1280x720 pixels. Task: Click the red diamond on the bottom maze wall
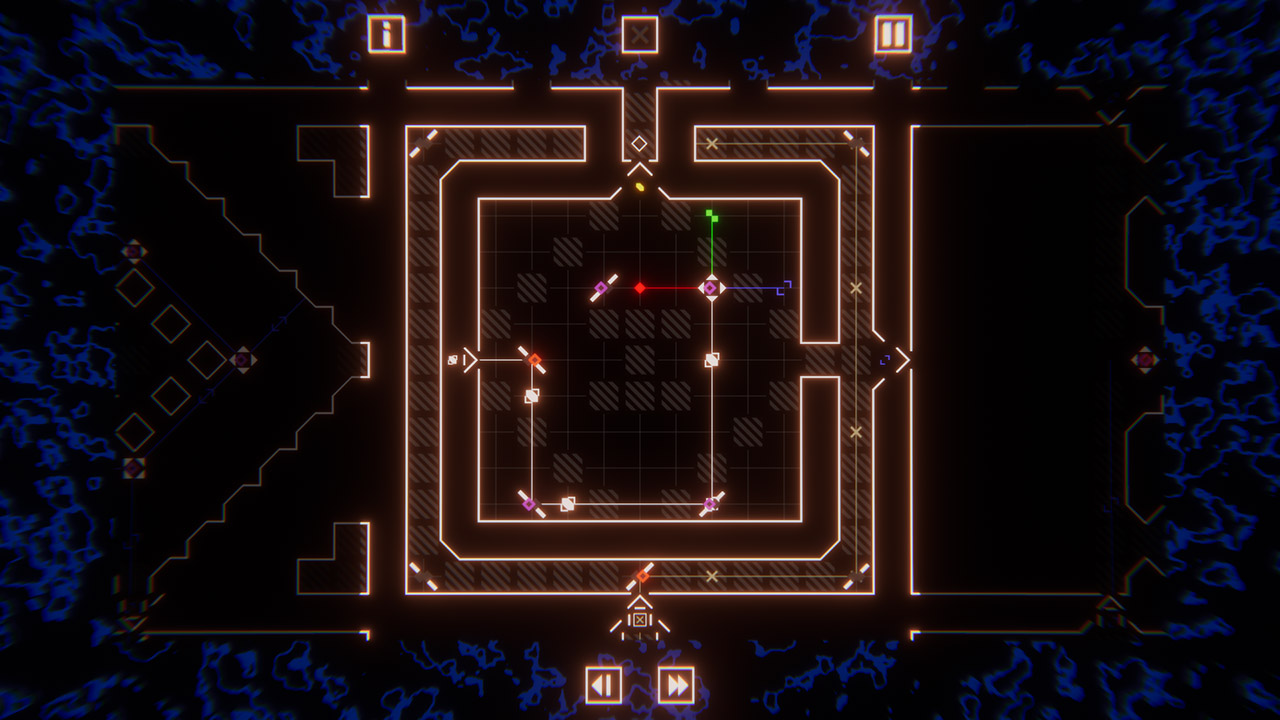coord(643,574)
